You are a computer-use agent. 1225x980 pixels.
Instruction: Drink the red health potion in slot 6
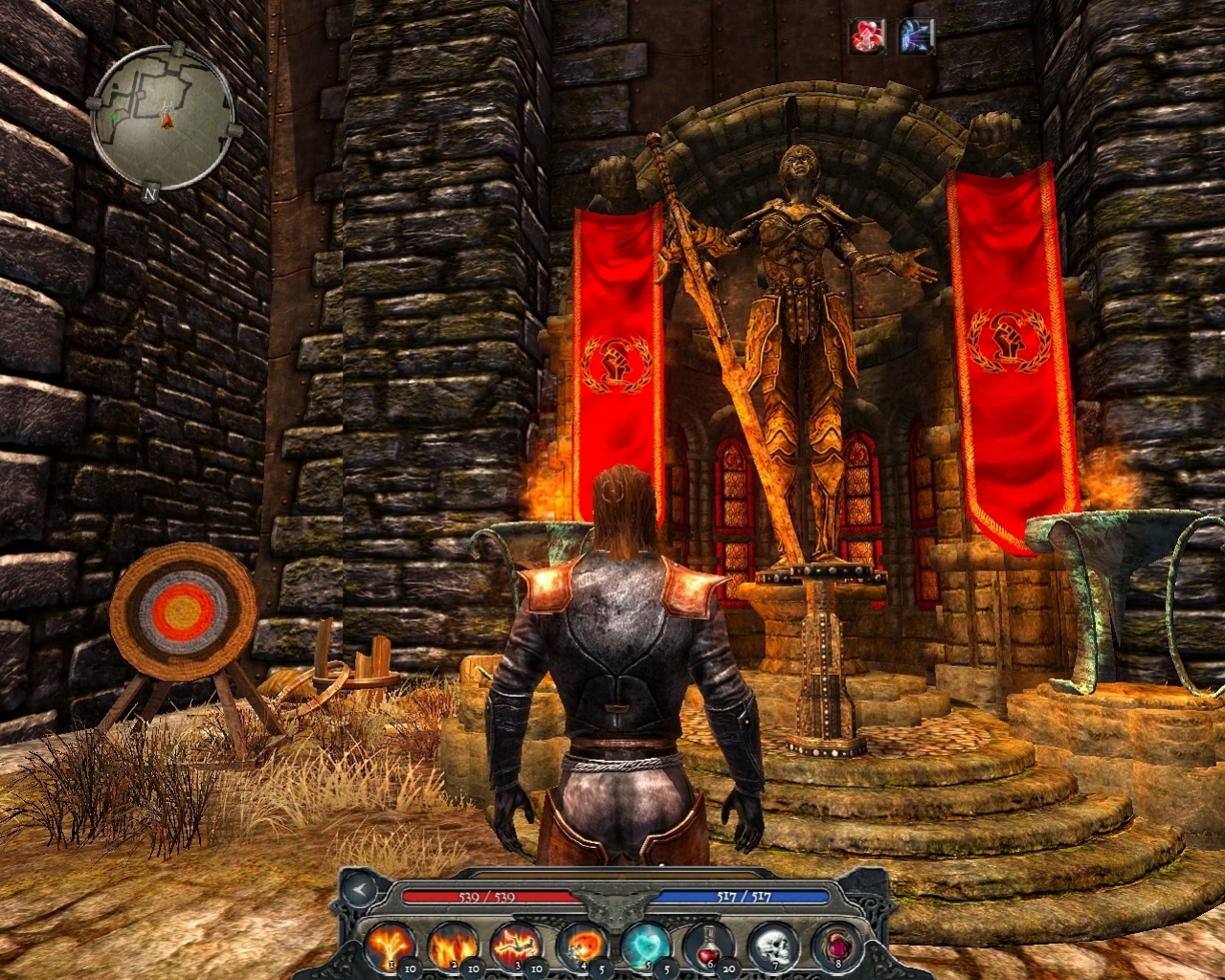point(708,946)
